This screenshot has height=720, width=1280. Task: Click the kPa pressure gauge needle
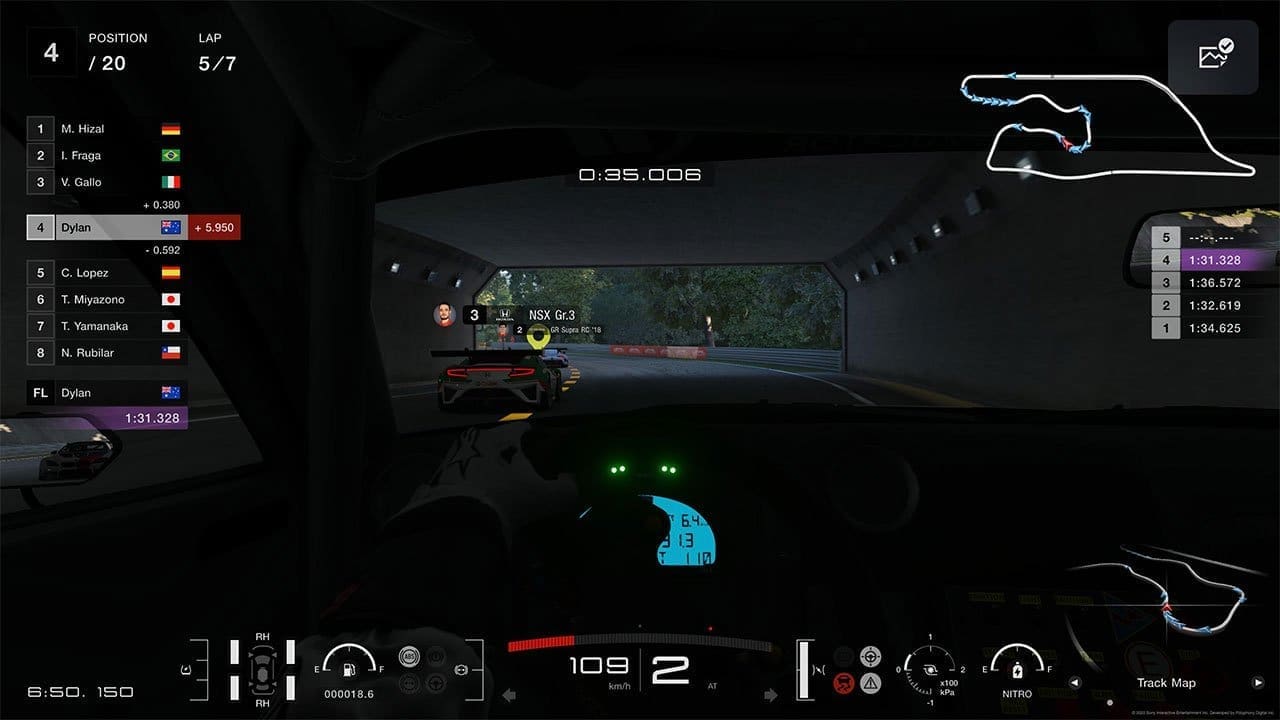910,664
